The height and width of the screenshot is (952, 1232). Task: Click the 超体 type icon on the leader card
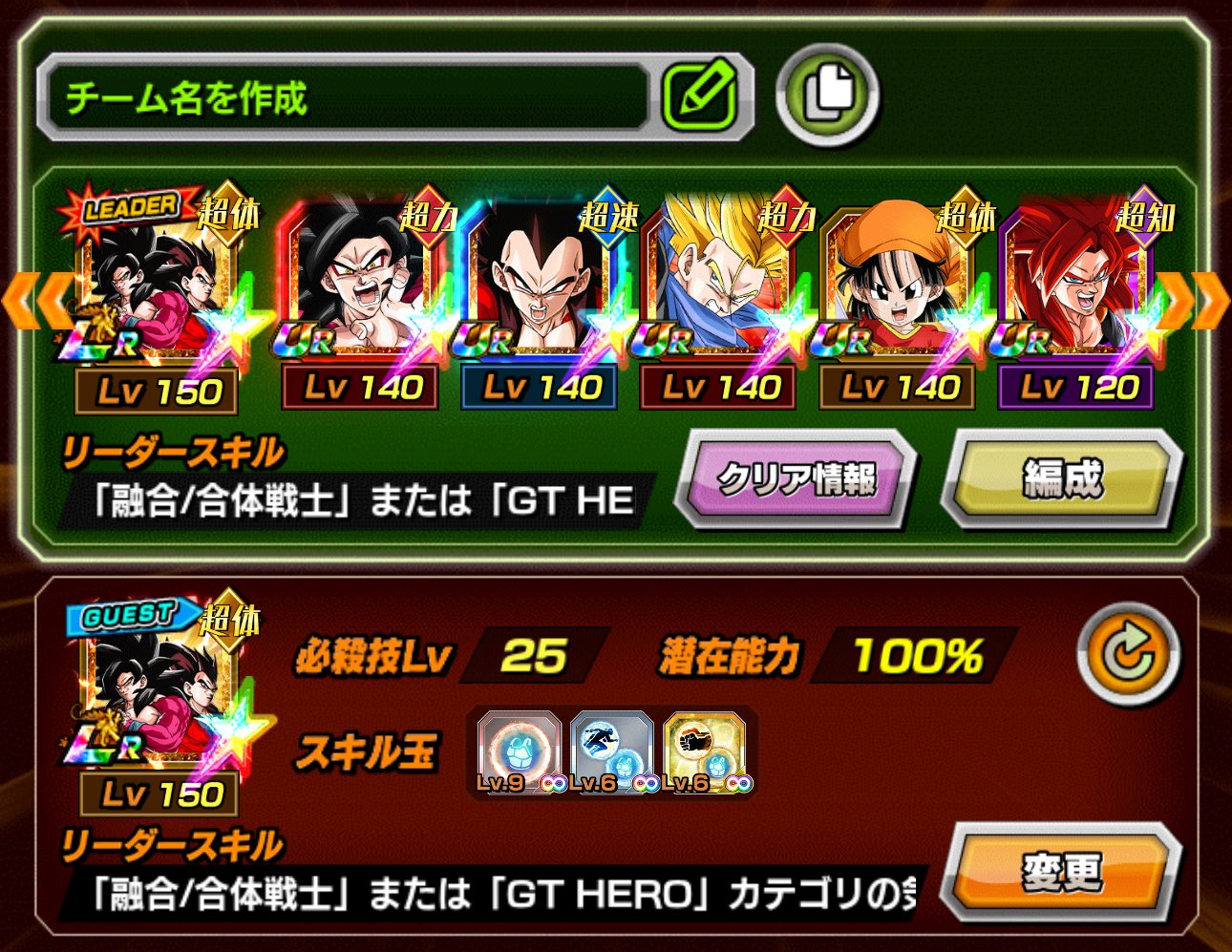[x=227, y=217]
